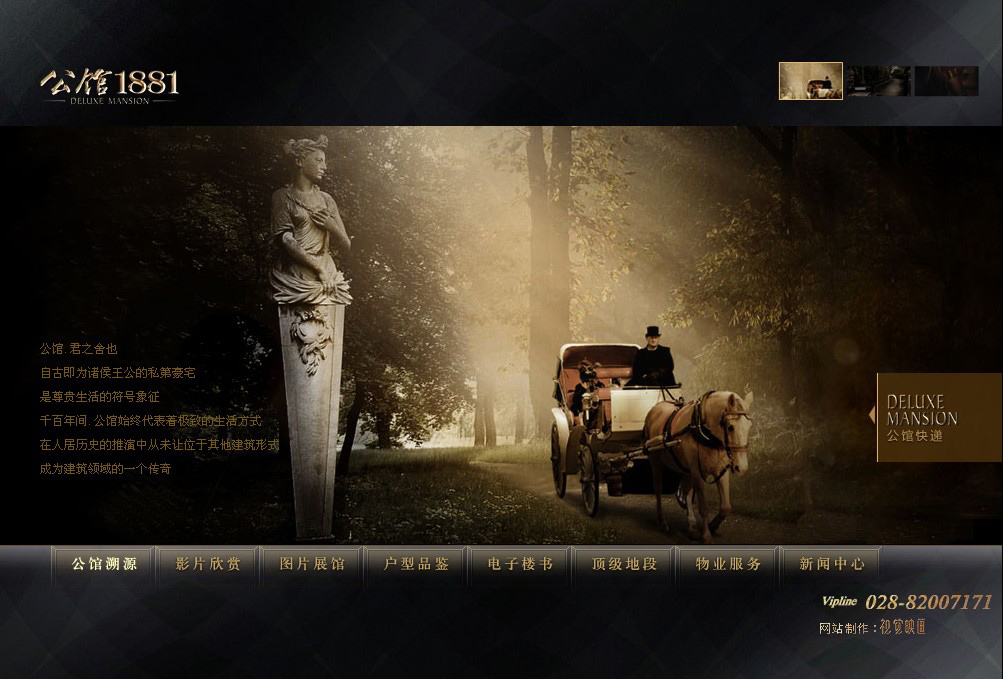Screen dimensions: 1003x679
Task: Choose the 户型品鉴 menu entry
Action: pyautogui.click(x=416, y=564)
